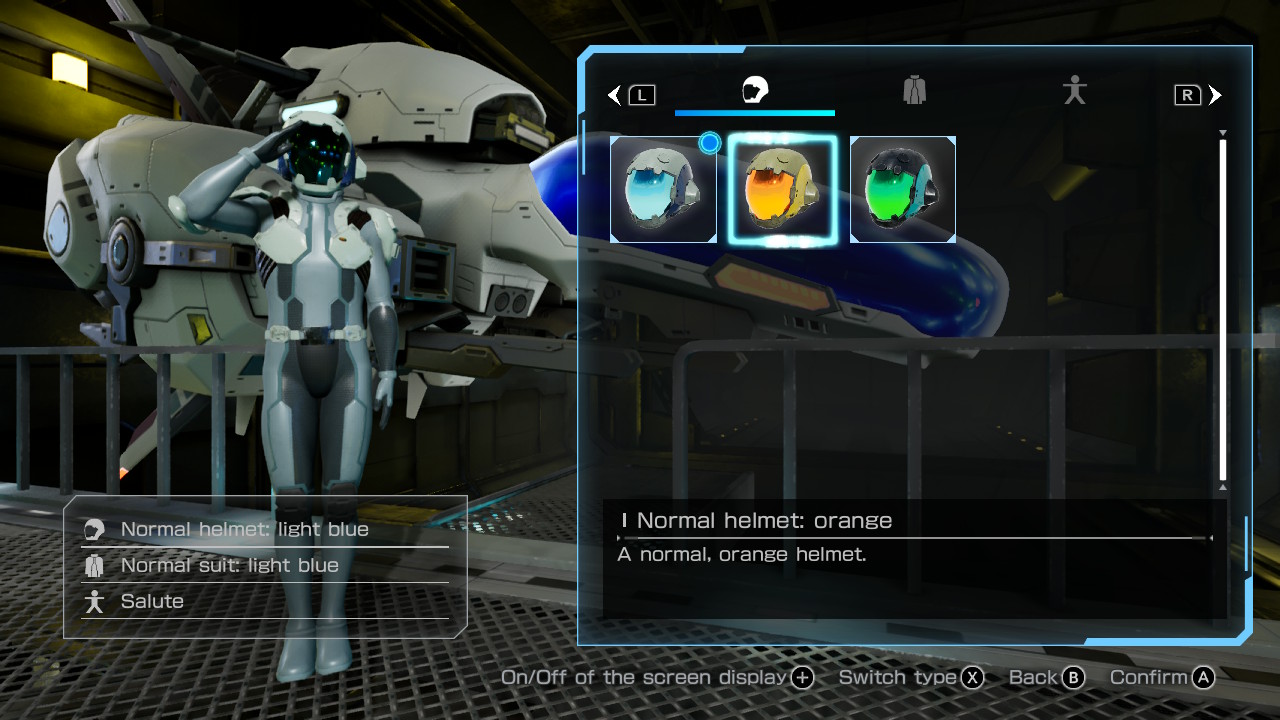Switch to the pose category person icon
This screenshot has height=720, width=1280.
click(x=1074, y=90)
